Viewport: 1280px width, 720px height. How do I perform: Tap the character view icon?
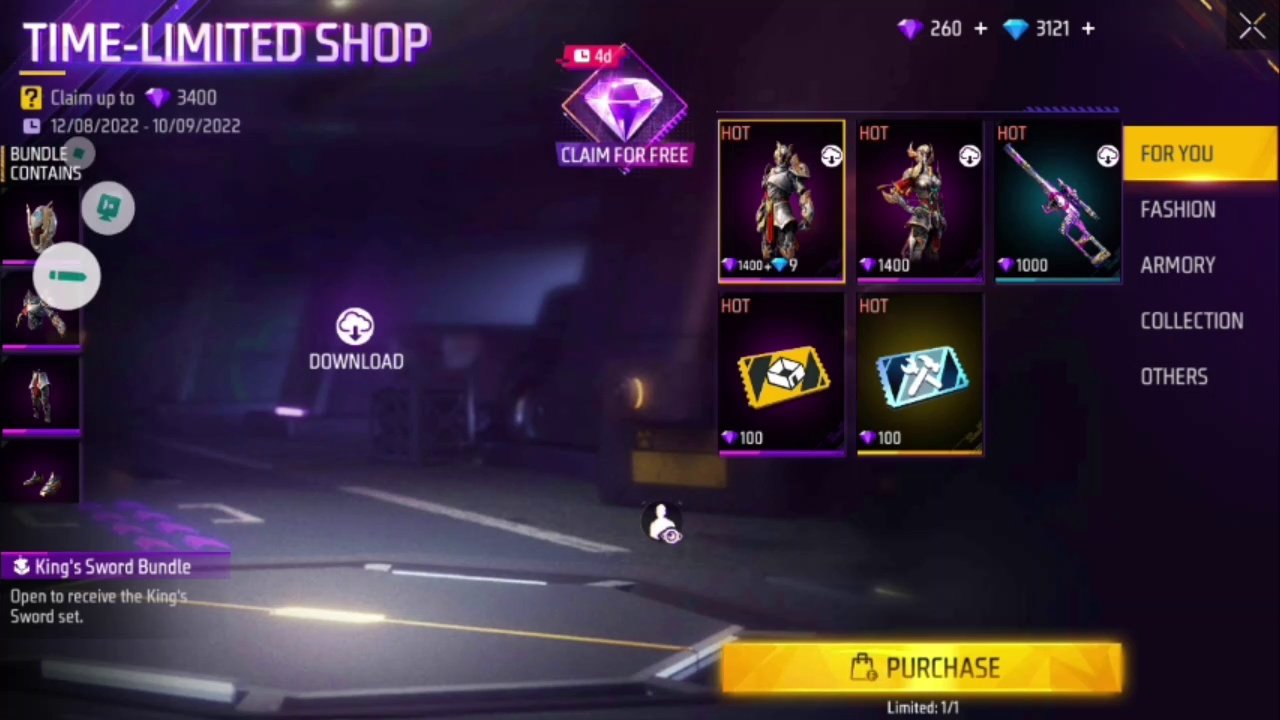pyautogui.click(x=663, y=523)
